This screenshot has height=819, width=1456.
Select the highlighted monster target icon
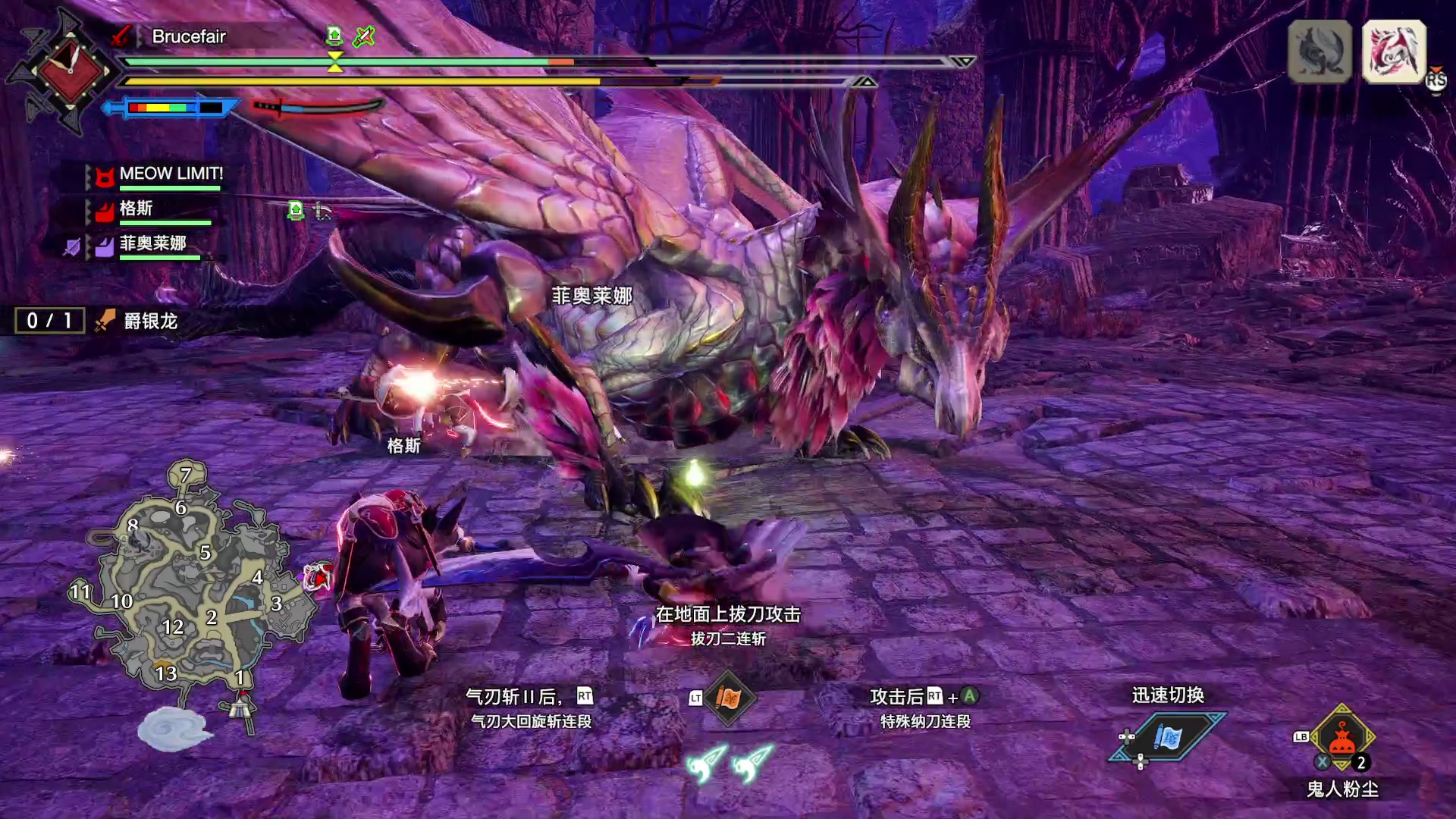(1394, 52)
